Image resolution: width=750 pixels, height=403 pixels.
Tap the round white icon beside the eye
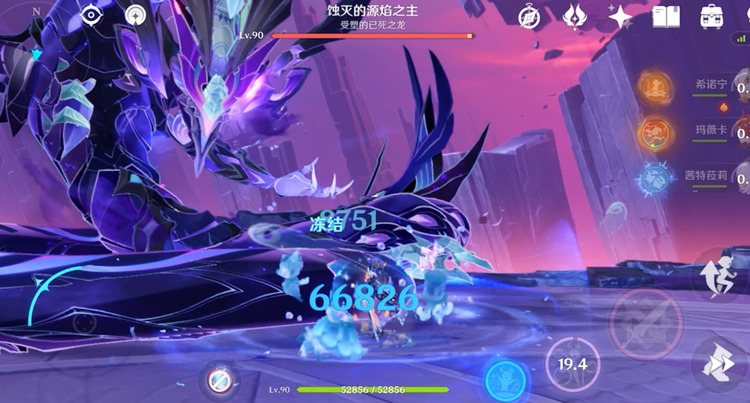tap(137, 16)
